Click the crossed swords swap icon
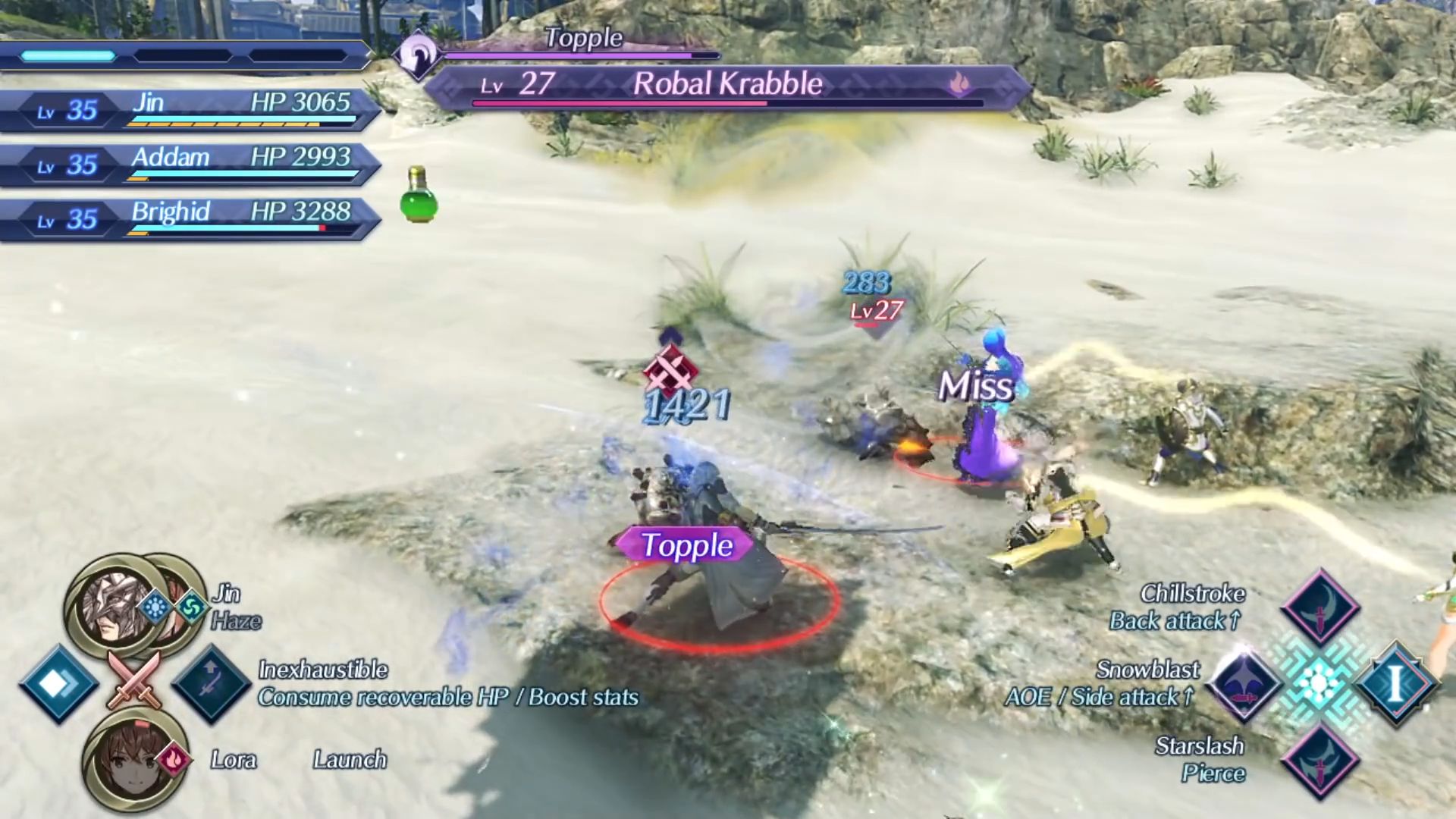This screenshot has height=819, width=1456. coord(135,679)
